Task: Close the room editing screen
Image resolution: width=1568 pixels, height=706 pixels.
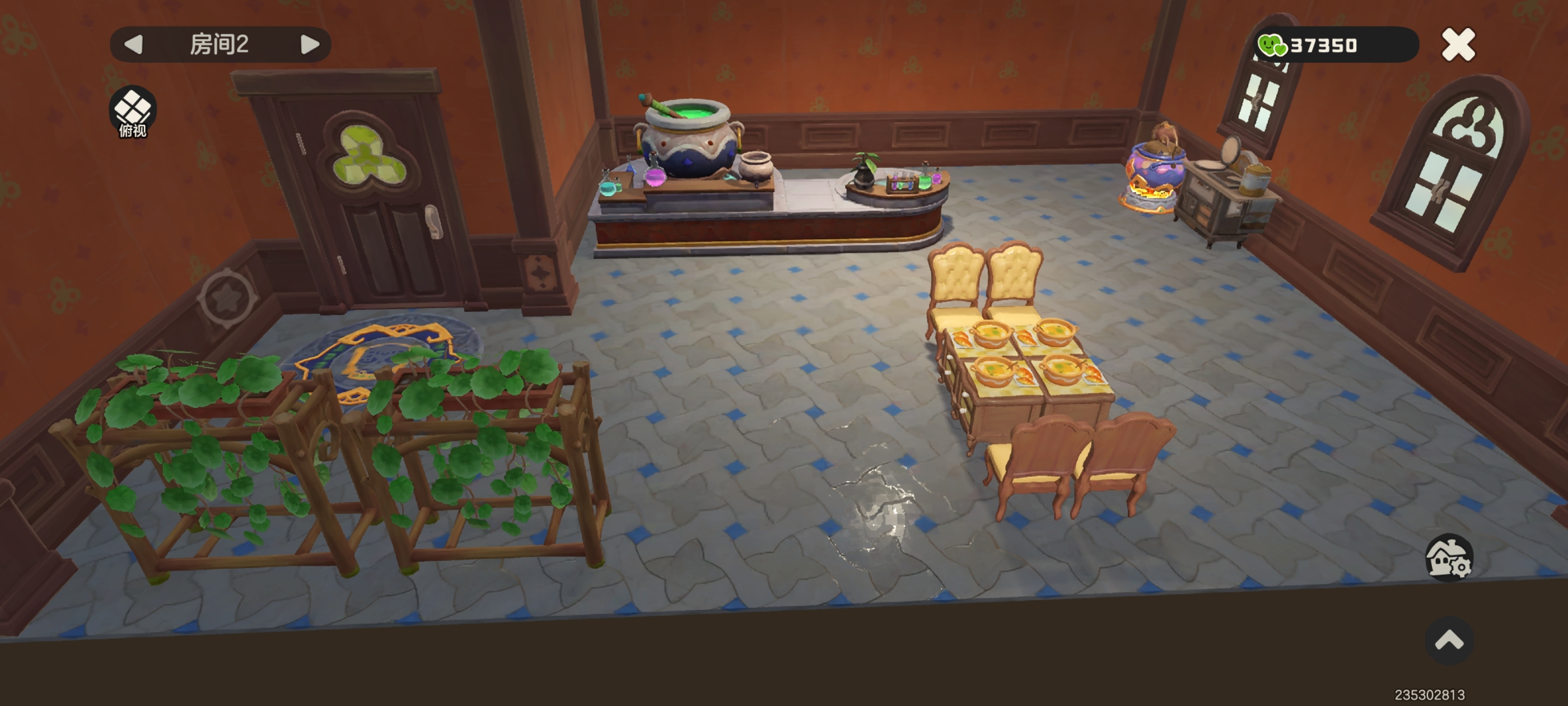Action: point(1458,45)
